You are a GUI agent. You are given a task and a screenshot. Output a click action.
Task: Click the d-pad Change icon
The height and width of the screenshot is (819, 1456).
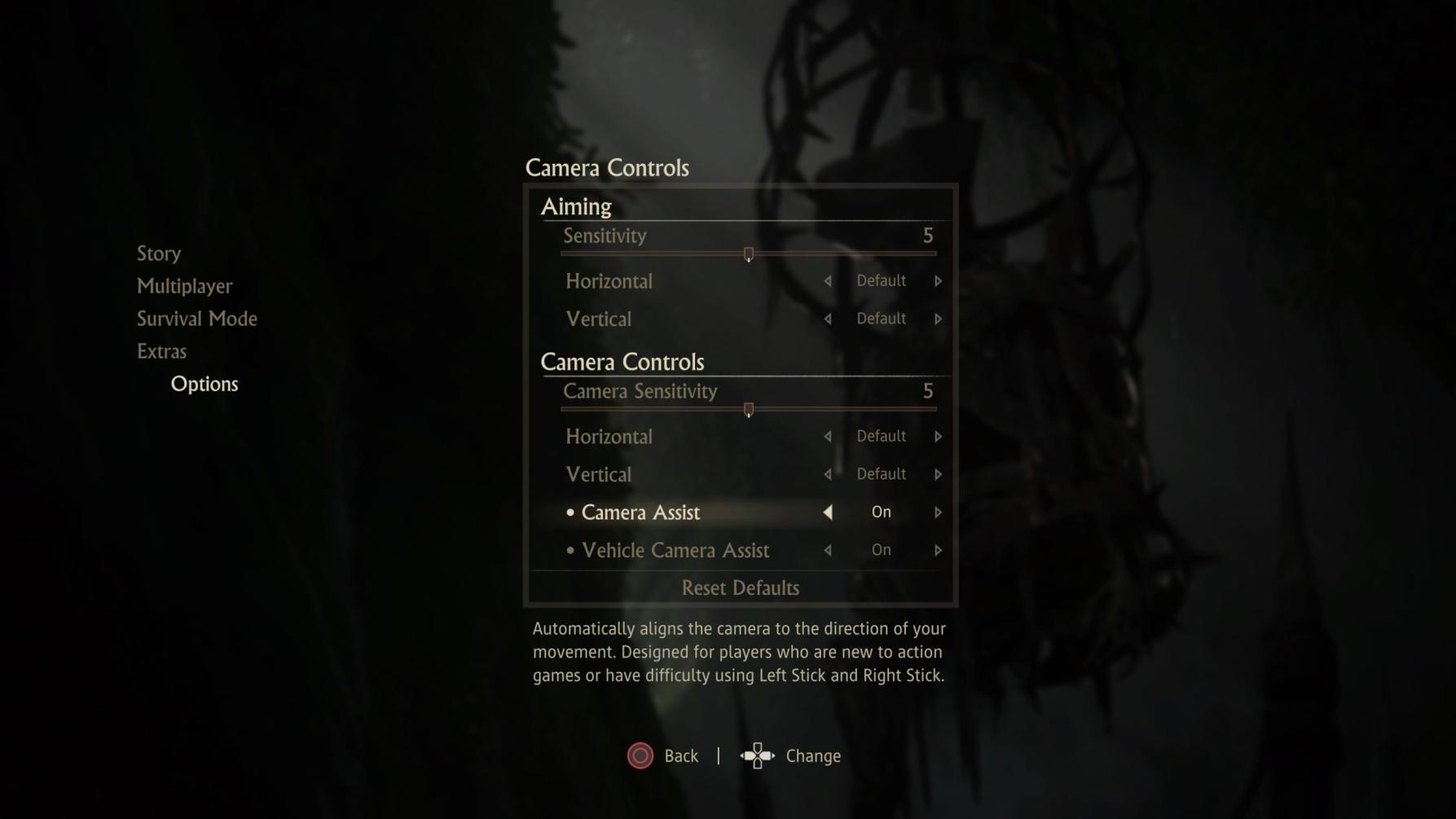point(759,755)
